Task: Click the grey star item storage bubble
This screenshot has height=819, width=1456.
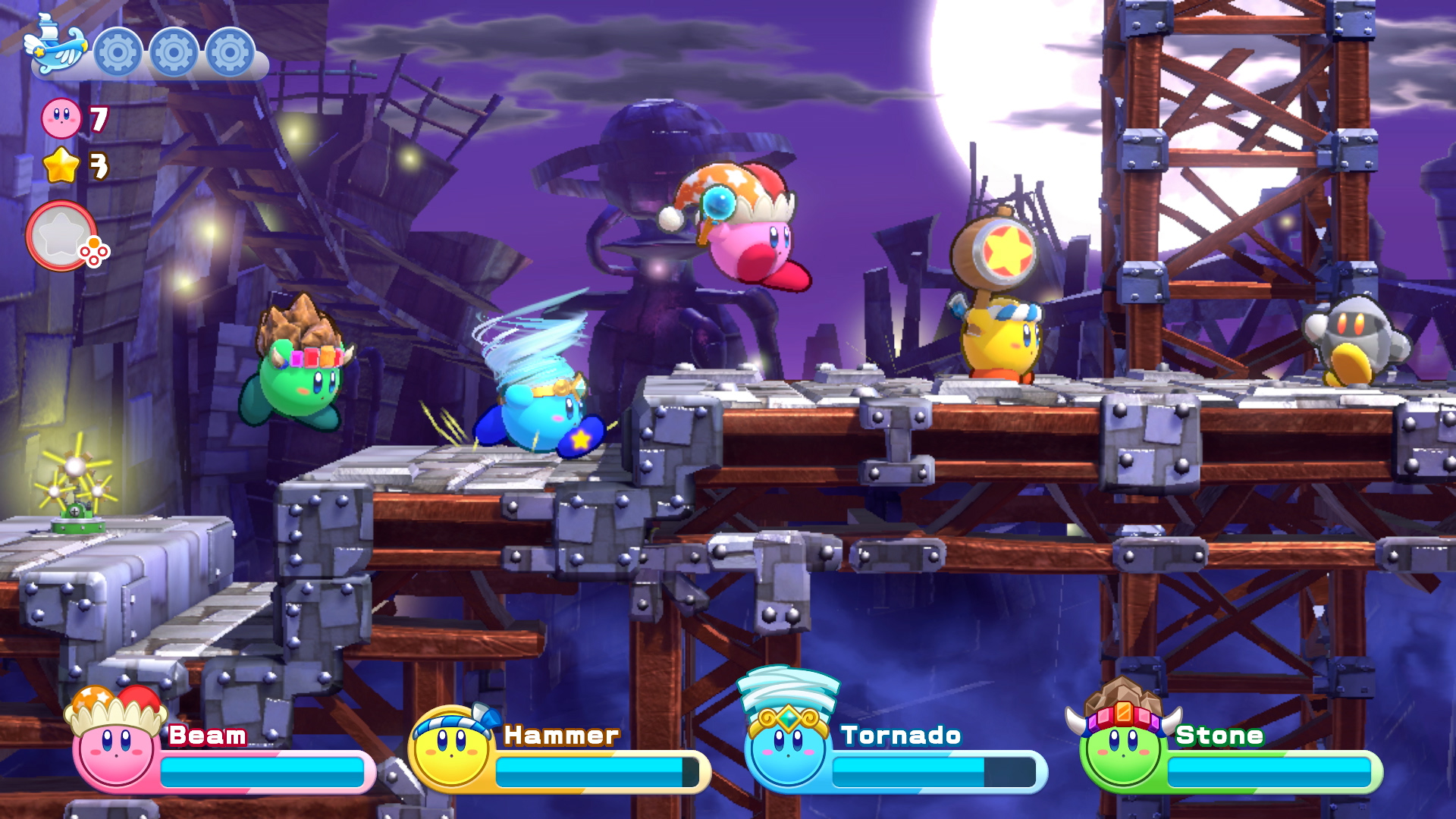Action: [62, 236]
